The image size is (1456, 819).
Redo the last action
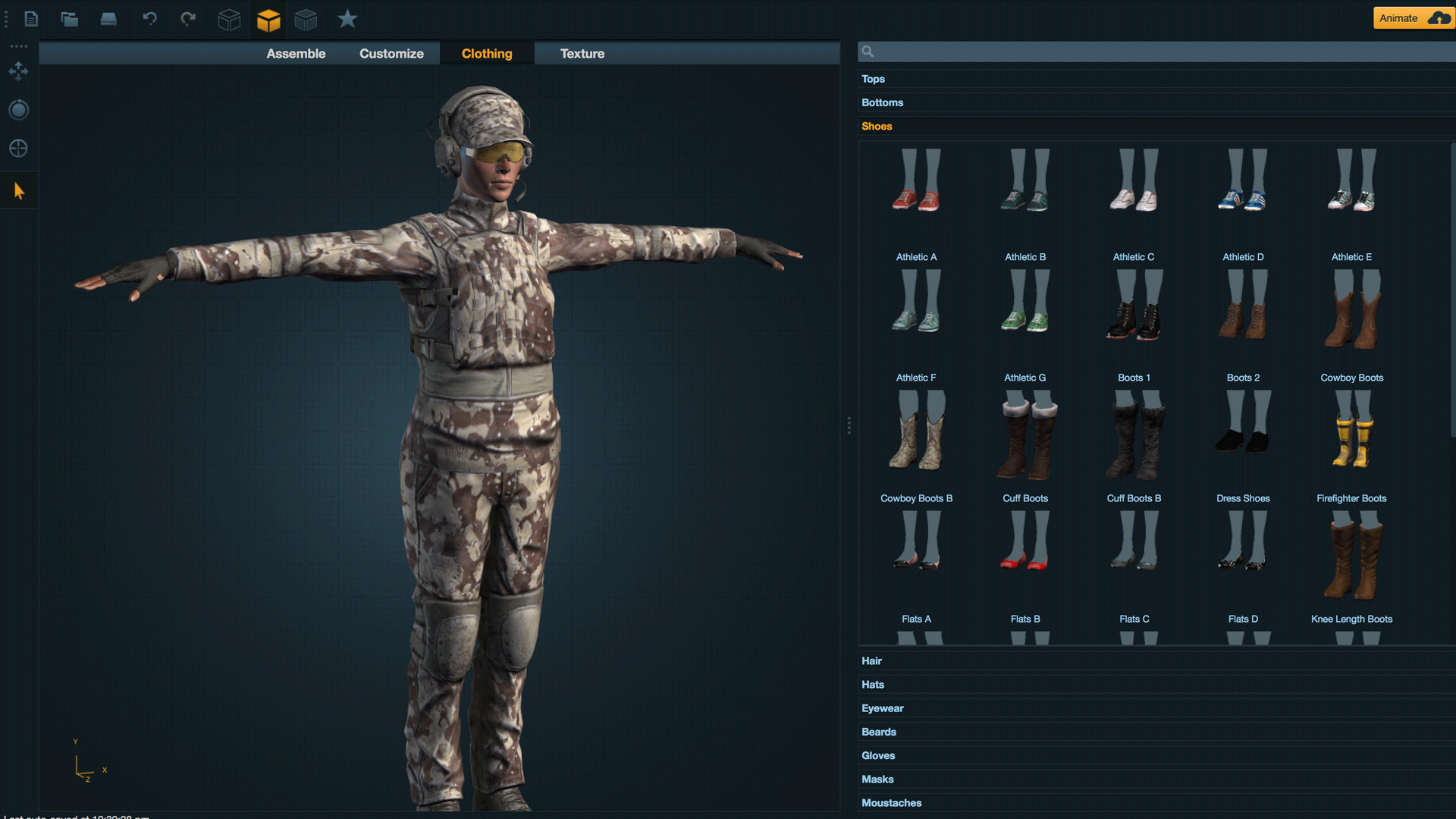[x=188, y=19]
